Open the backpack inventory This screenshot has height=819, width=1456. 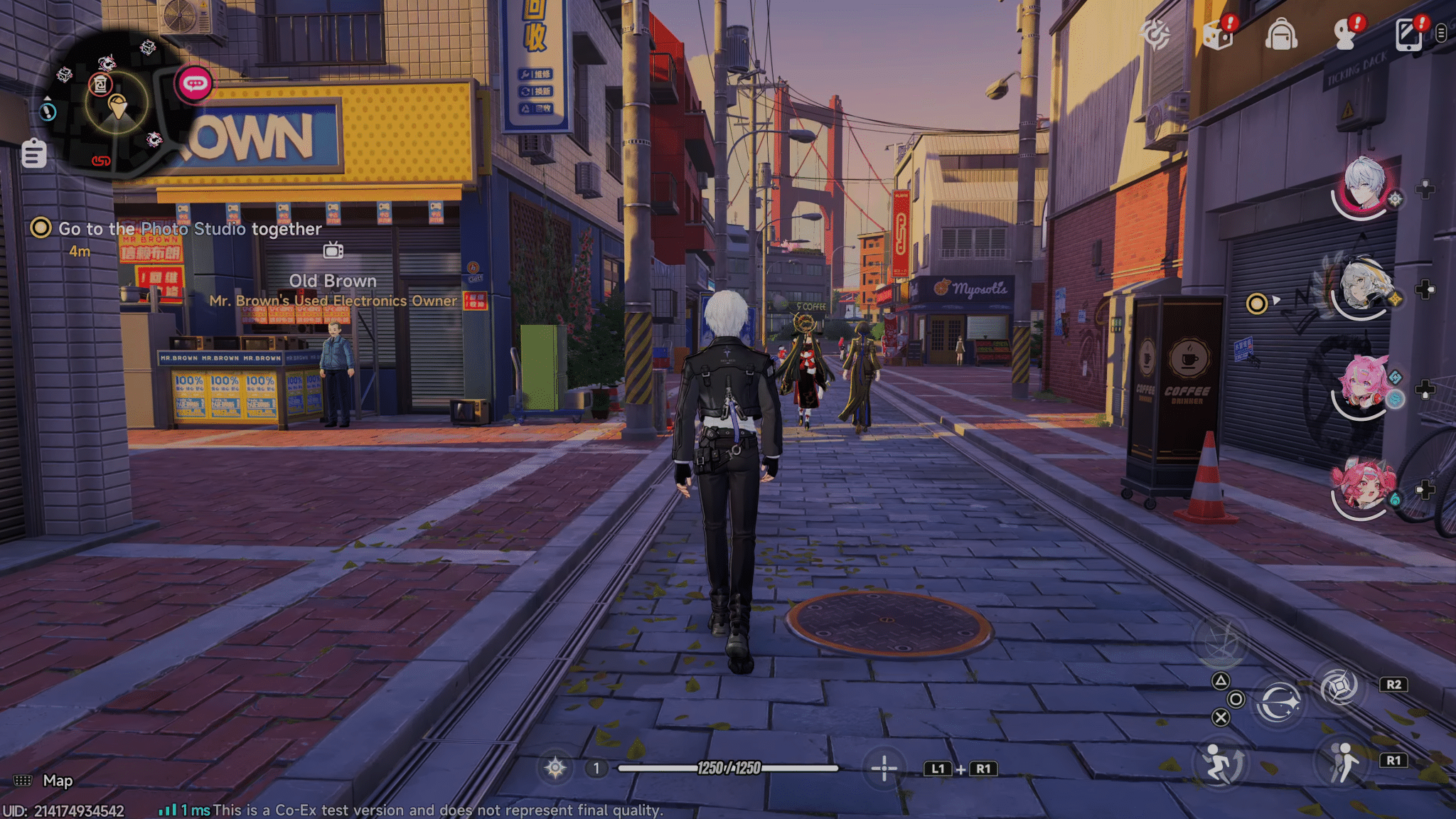(x=1281, y=36)
